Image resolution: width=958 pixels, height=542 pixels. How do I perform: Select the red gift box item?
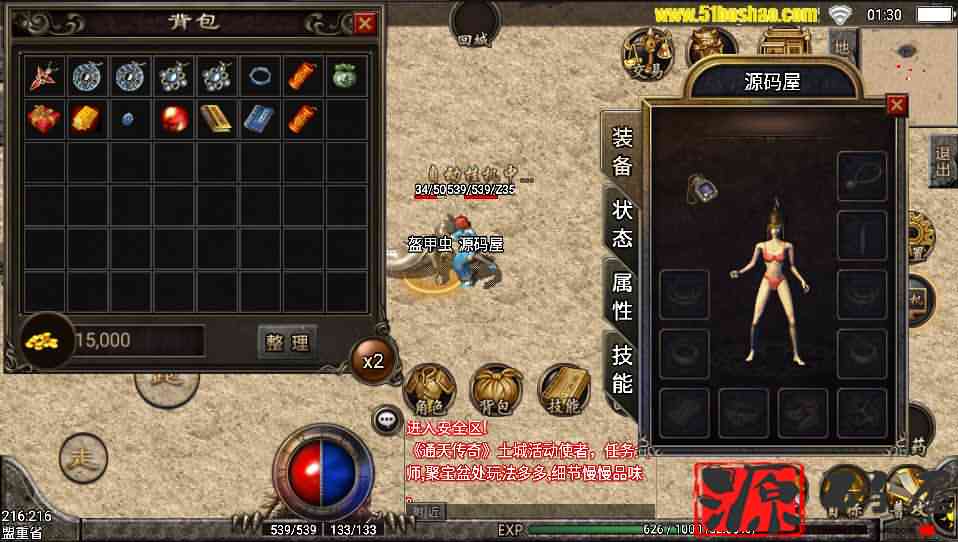43,119
